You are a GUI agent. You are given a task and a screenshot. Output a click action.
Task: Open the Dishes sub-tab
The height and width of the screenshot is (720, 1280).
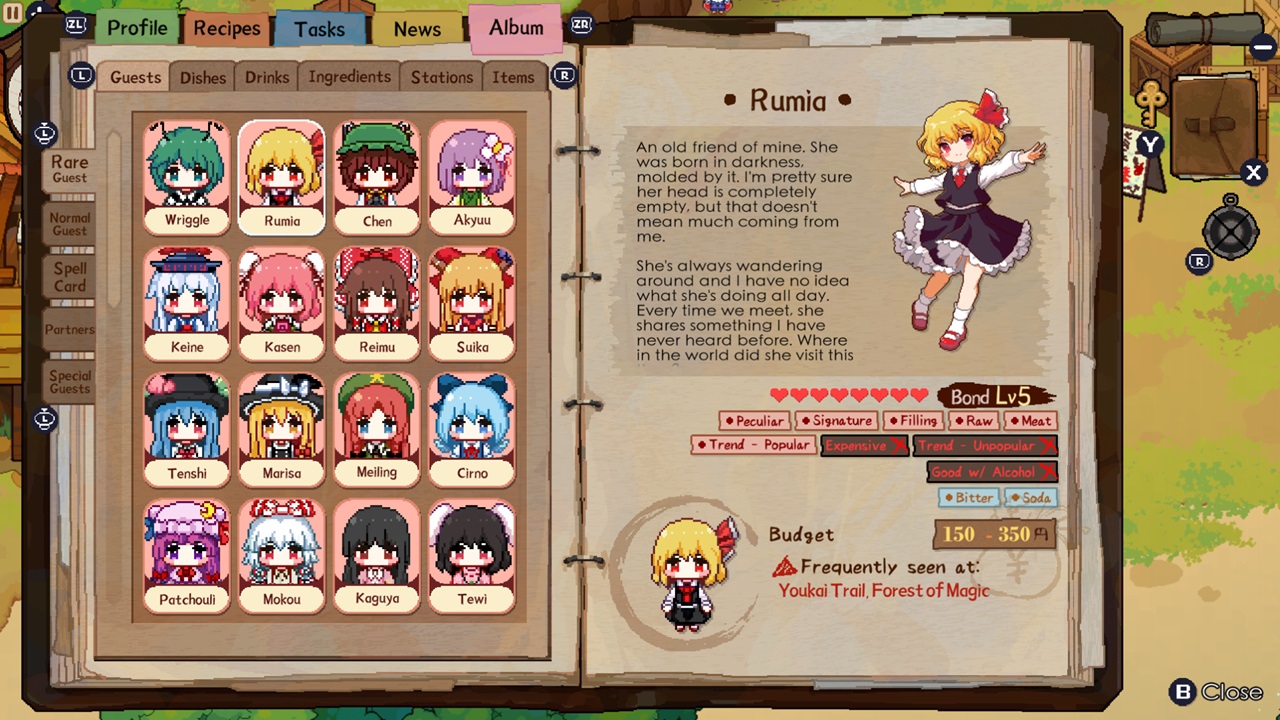[x=202, y=77]
